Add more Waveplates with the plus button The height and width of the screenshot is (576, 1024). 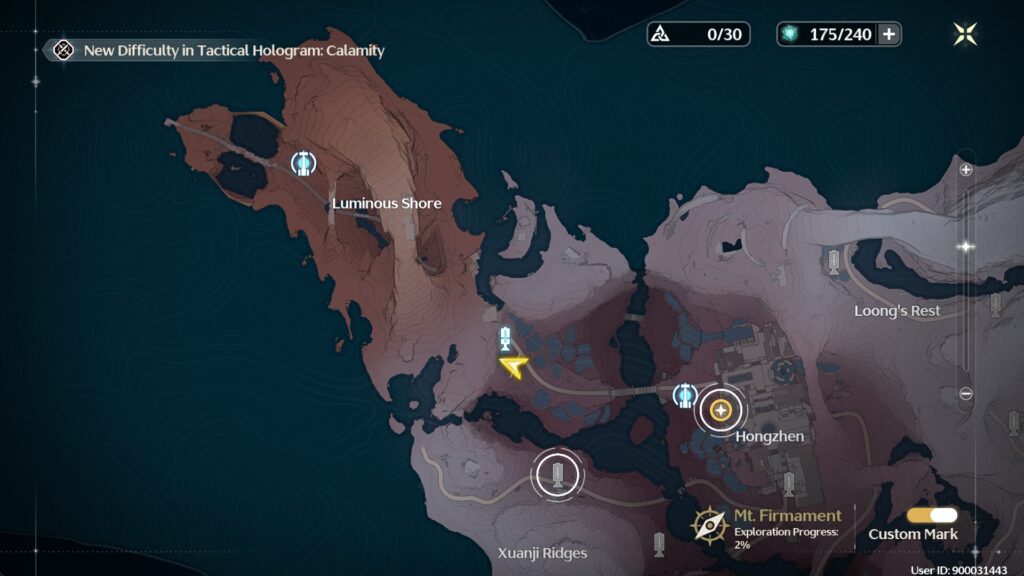888,34
